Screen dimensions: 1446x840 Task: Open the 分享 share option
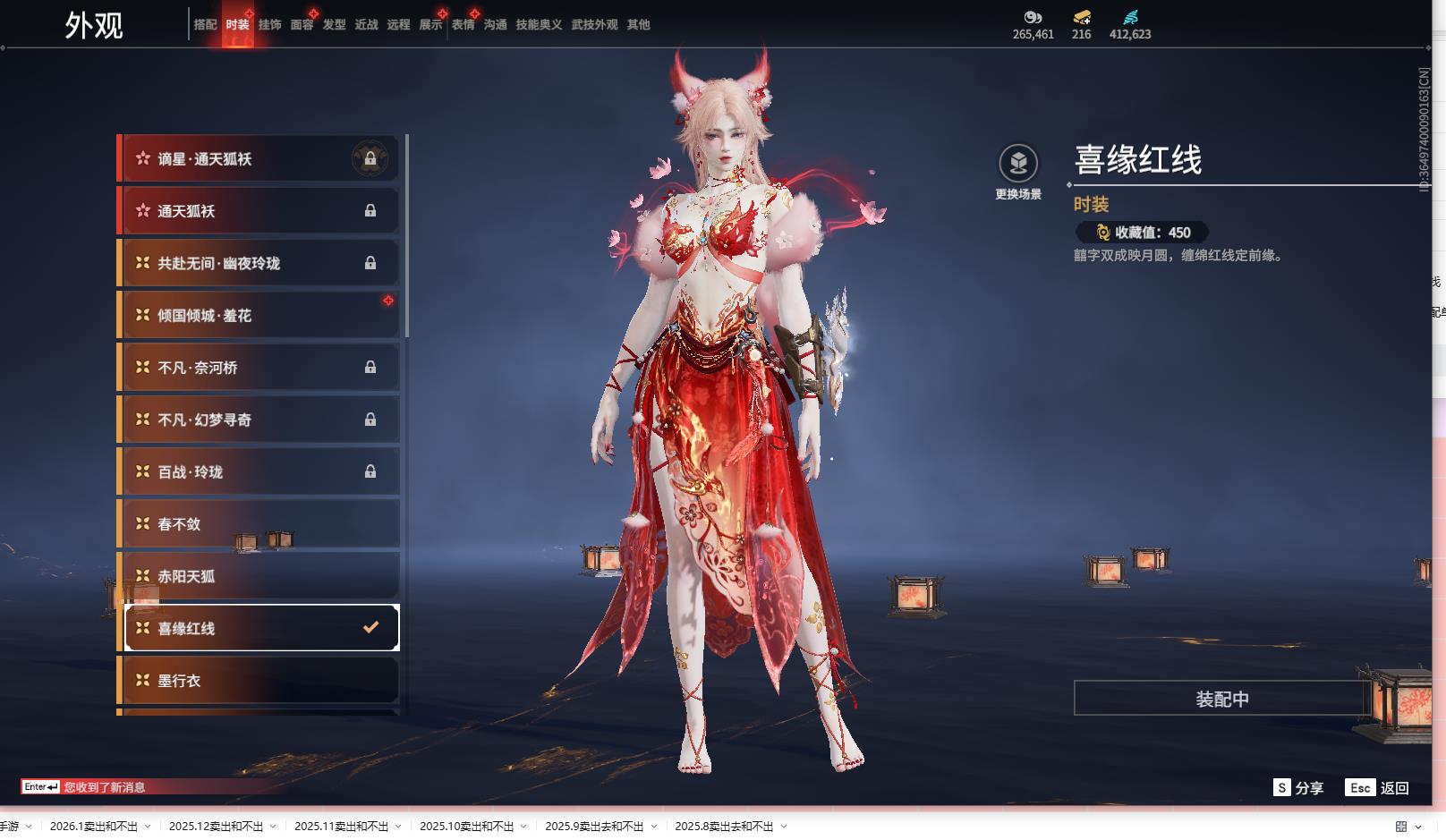pyautogui.click(x=1298, y=788)
